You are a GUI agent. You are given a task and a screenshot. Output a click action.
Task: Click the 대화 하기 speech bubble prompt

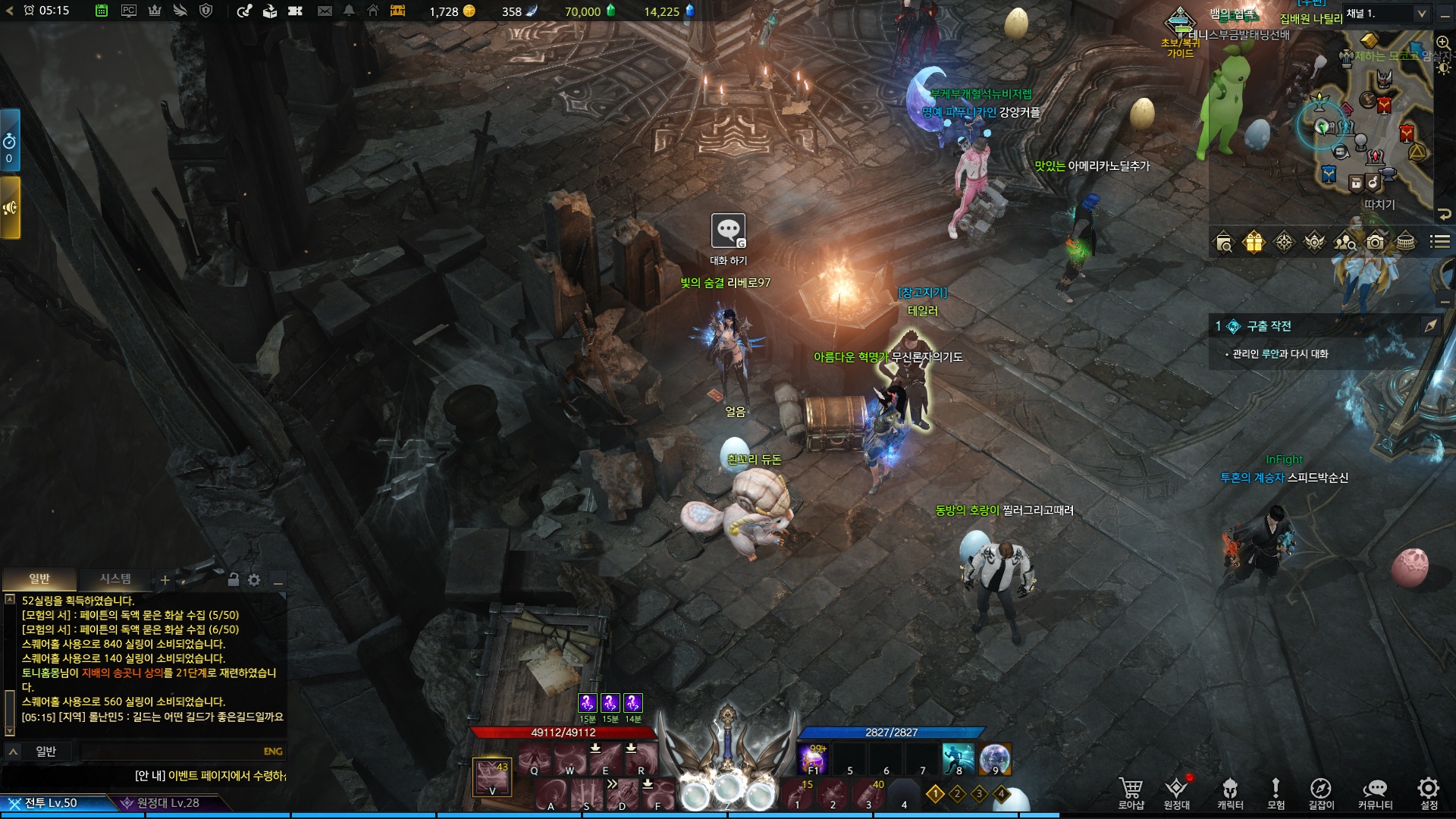728,231
